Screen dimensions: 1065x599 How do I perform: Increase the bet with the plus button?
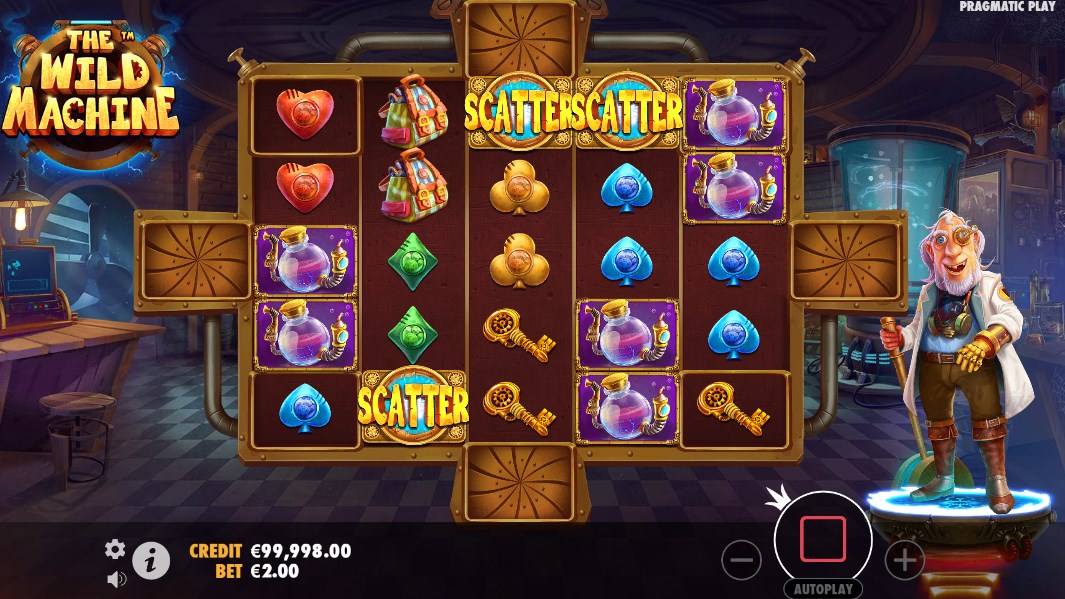[x=904, y=561]
